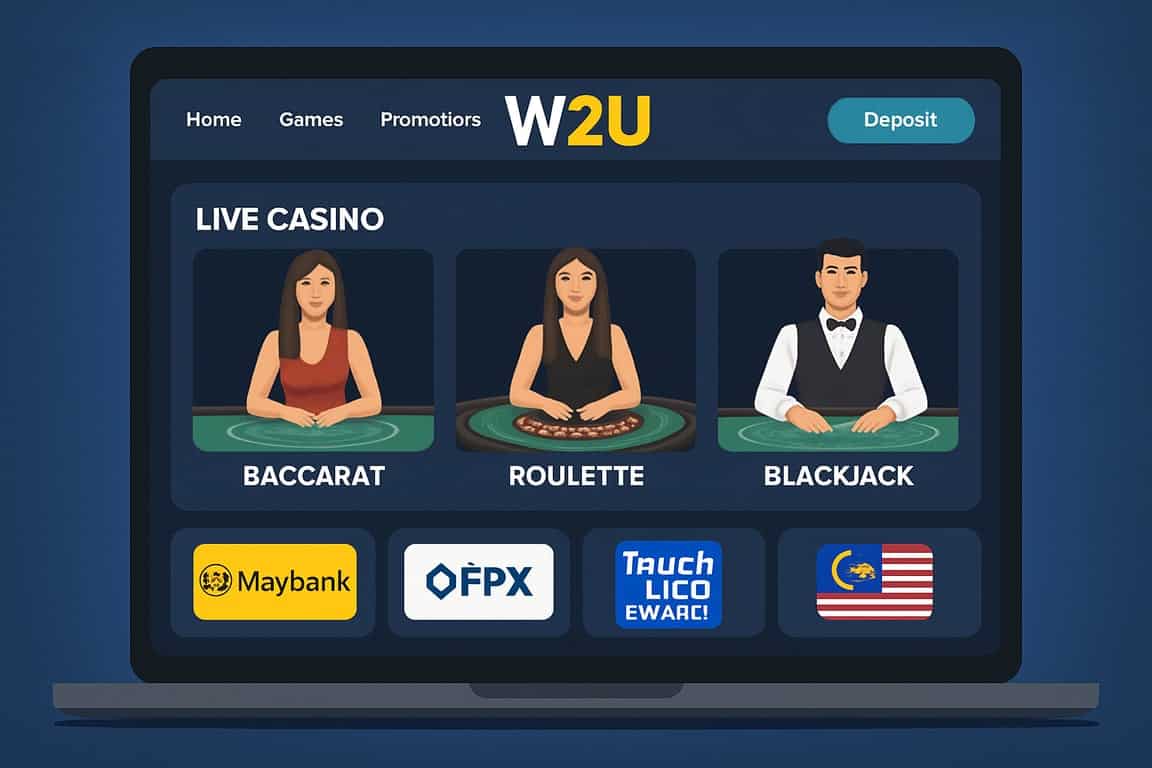Click the W2U logo
Viewport: 1152px width, 768px height.
coord(578,121)
